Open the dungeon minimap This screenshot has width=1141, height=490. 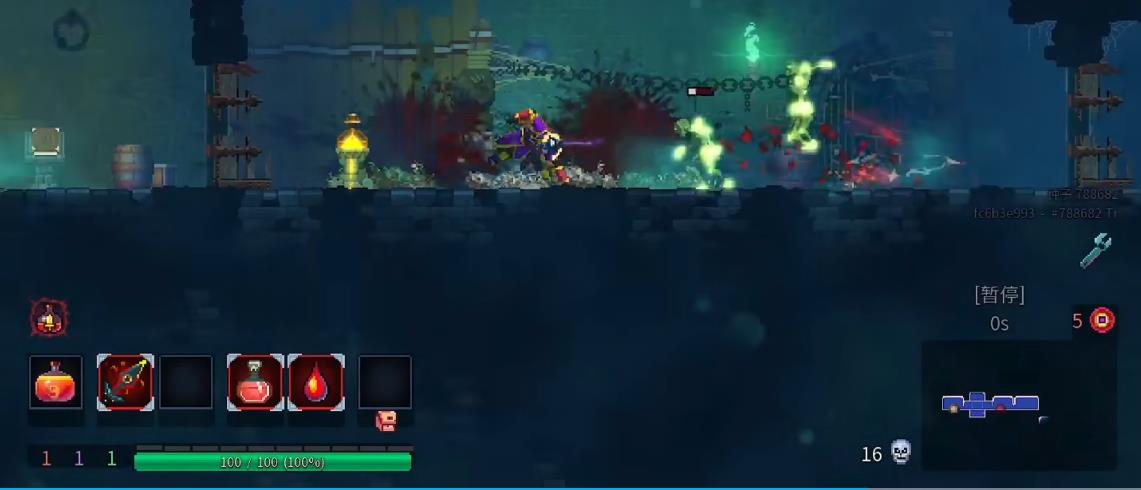[x=1018, y=405]
